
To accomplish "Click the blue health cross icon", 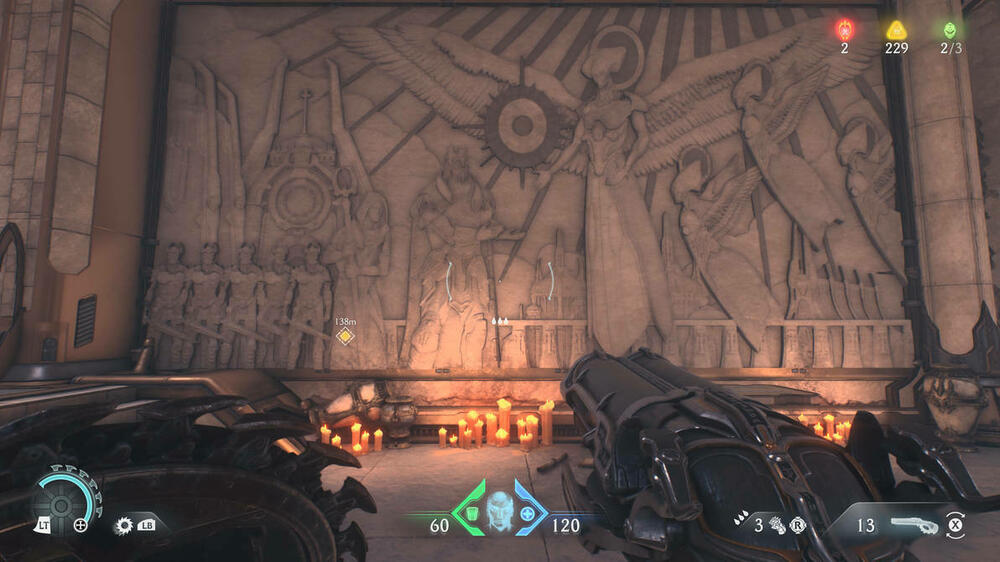I will (527, 514).
